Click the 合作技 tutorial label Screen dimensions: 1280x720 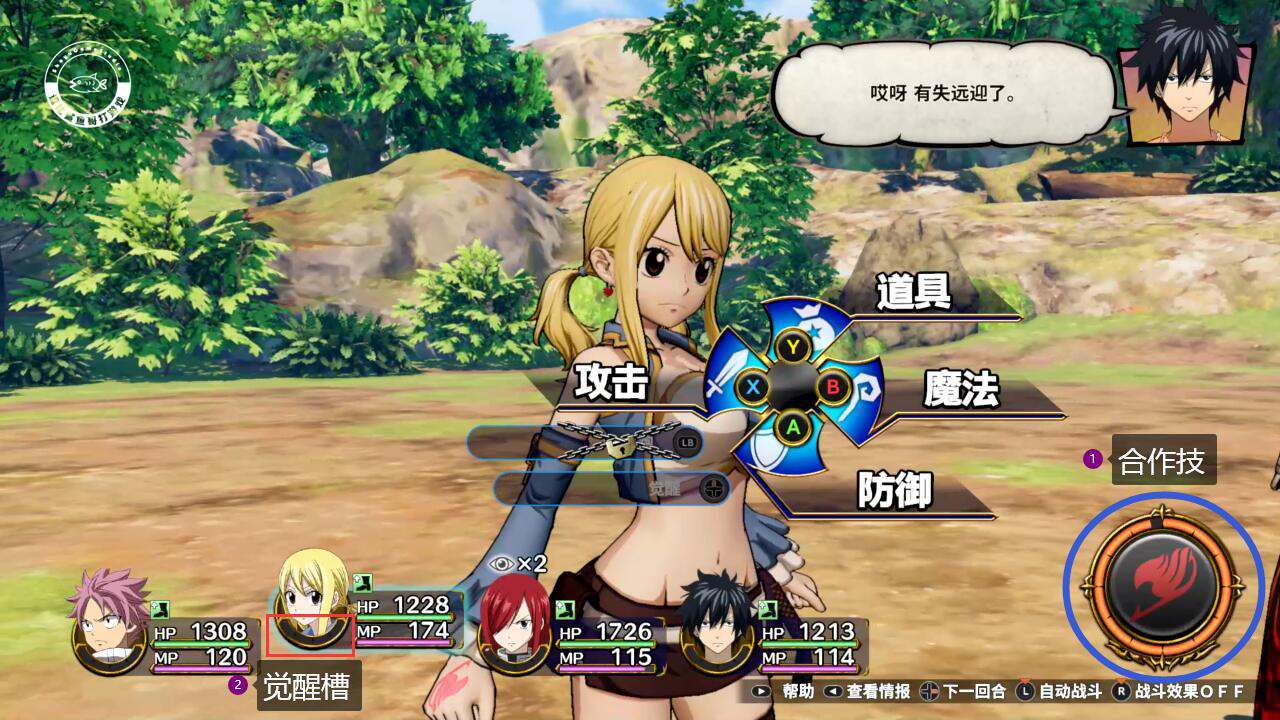1163,460
